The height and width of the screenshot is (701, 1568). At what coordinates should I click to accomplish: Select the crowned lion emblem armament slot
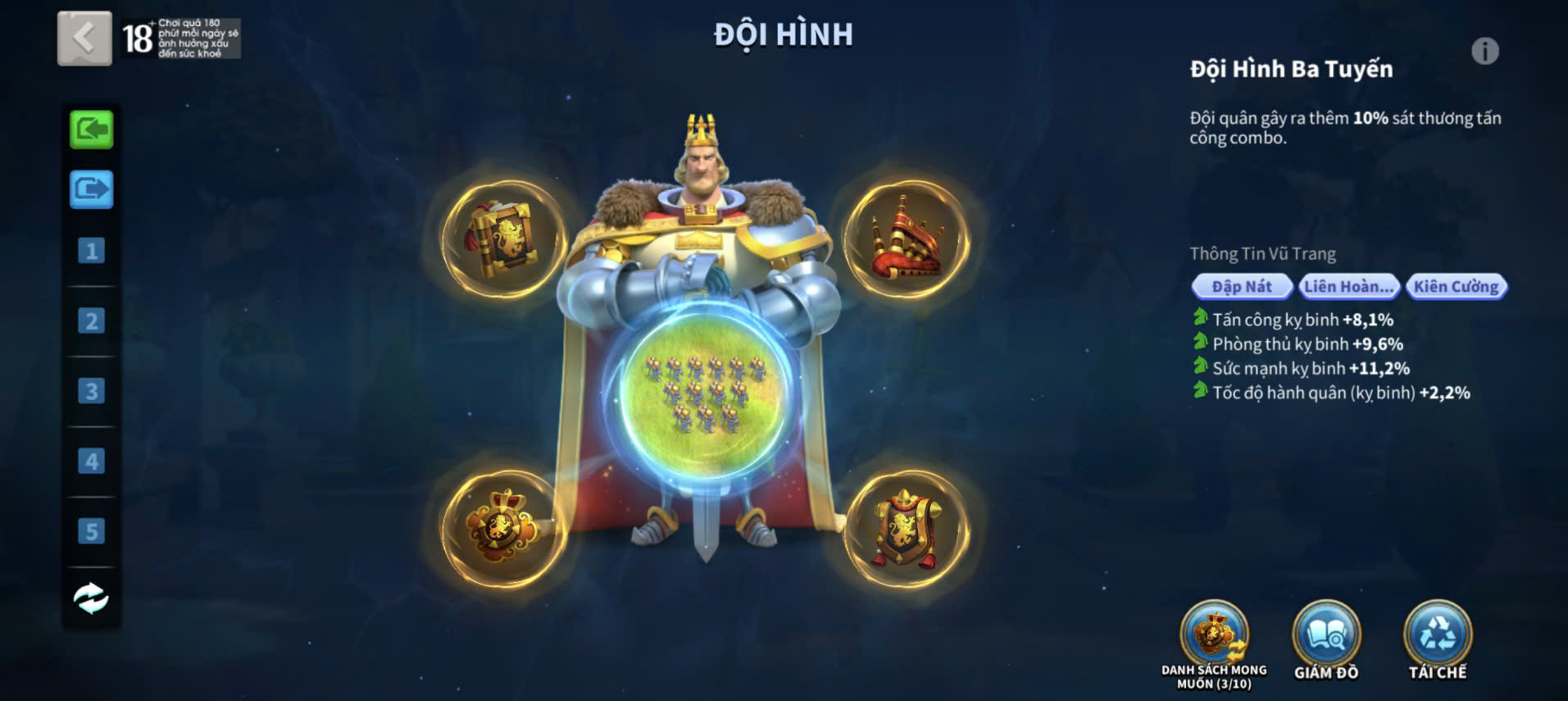[x=503, y=529]
